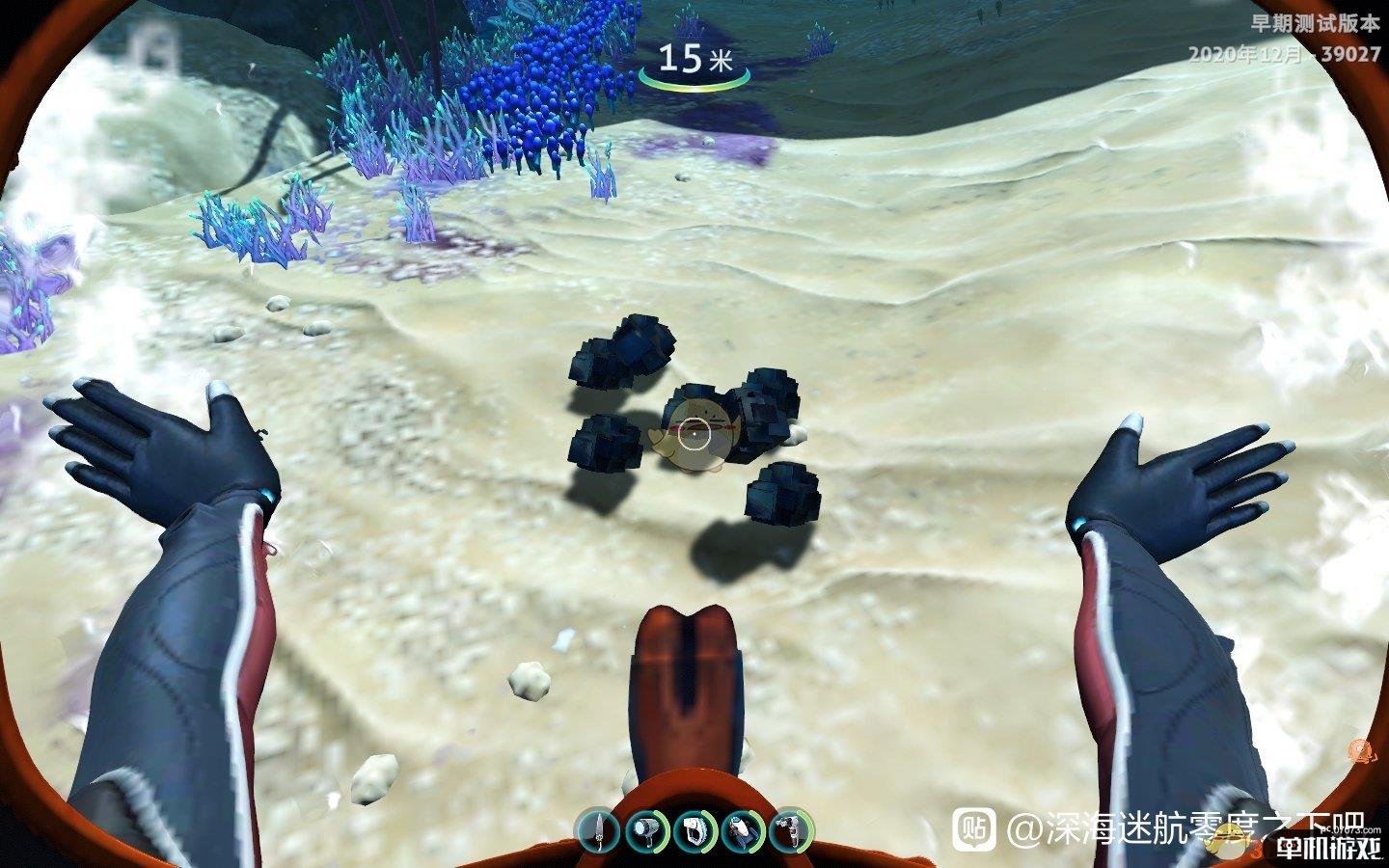
Task: Select the Seaglide hotbar slot
Action: (743, 830)
